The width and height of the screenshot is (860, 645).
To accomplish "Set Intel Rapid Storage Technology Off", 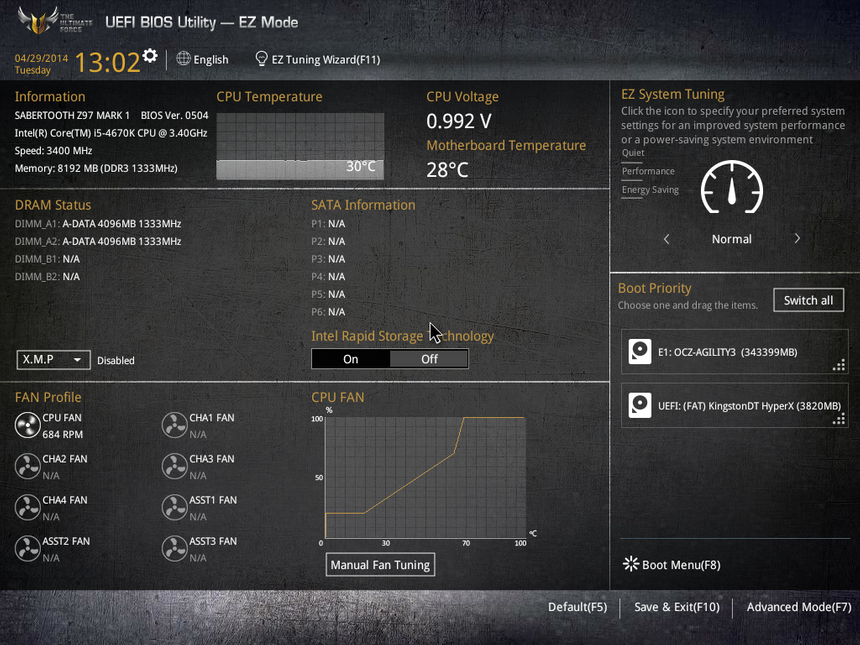I will pyautogui.click(x=429, y=359).
